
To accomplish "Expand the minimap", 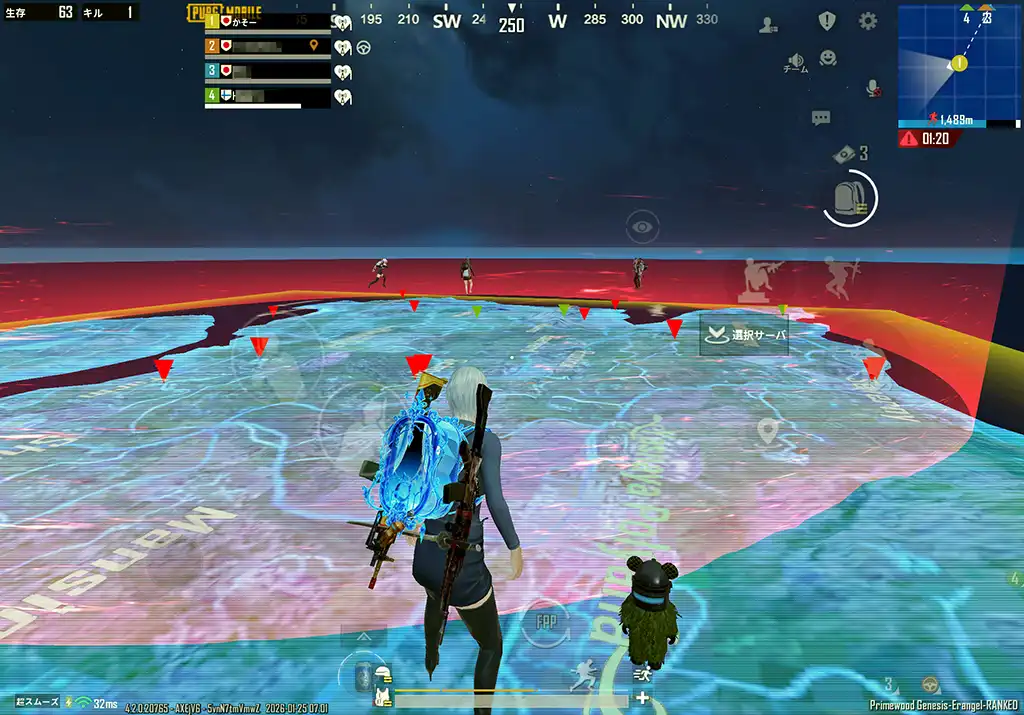I will coord(959,64).
